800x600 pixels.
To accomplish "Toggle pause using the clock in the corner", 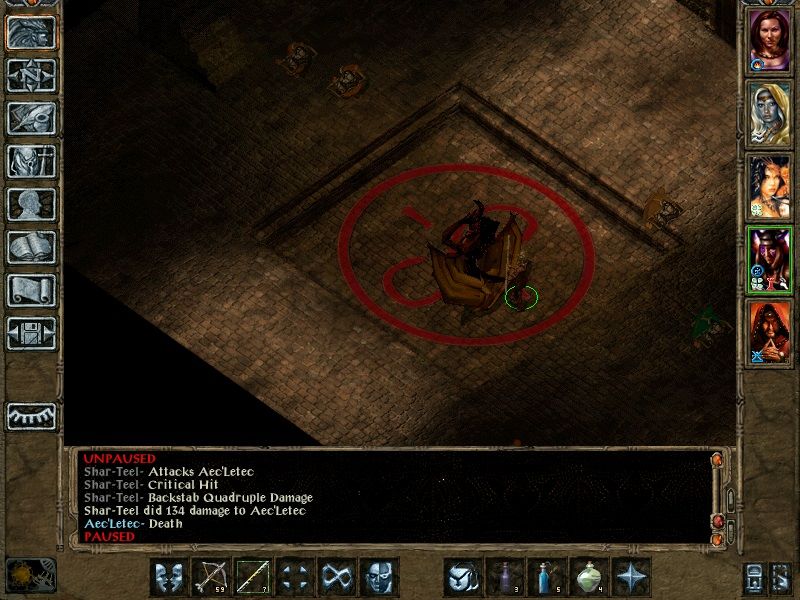I will pyautogui.click(x=30, y=574).
